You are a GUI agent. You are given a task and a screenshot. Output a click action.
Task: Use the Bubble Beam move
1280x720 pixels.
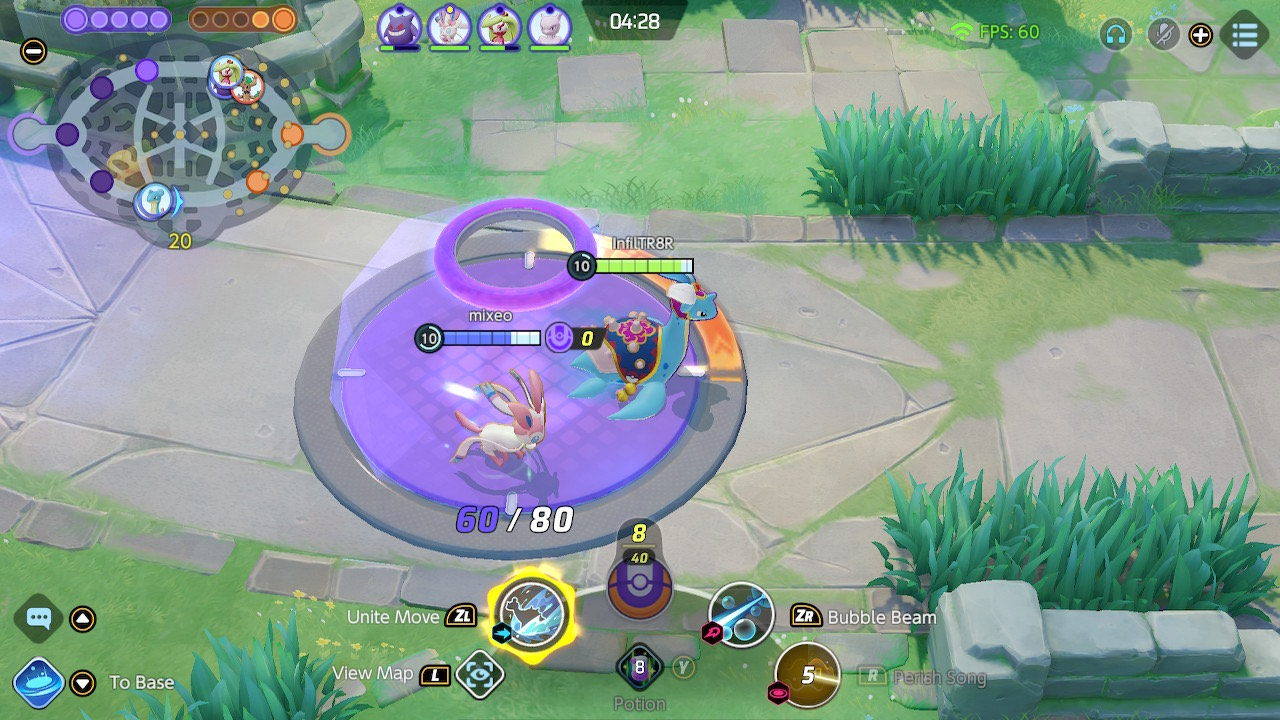[741, 614]
